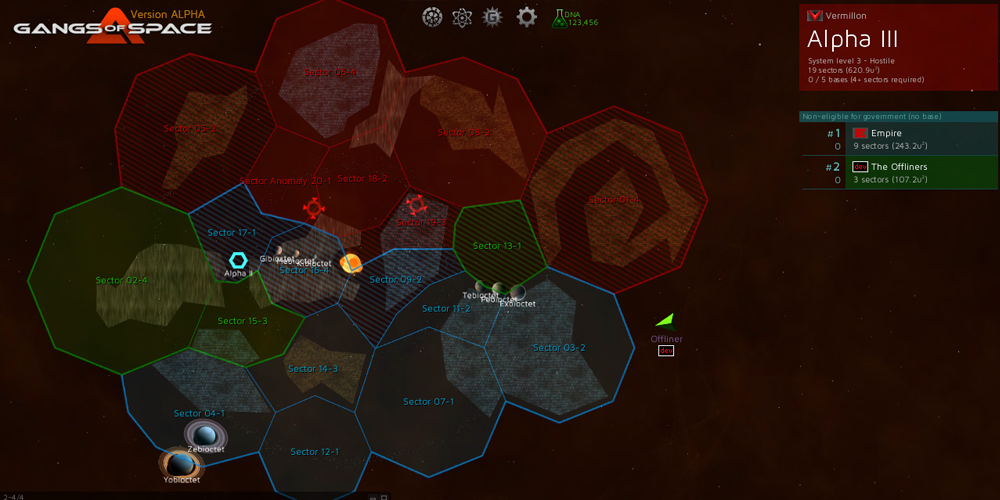The image size is (1000, 500).
Task: Select the Alpha II hexagon marker
Action: tap(238, 260)
